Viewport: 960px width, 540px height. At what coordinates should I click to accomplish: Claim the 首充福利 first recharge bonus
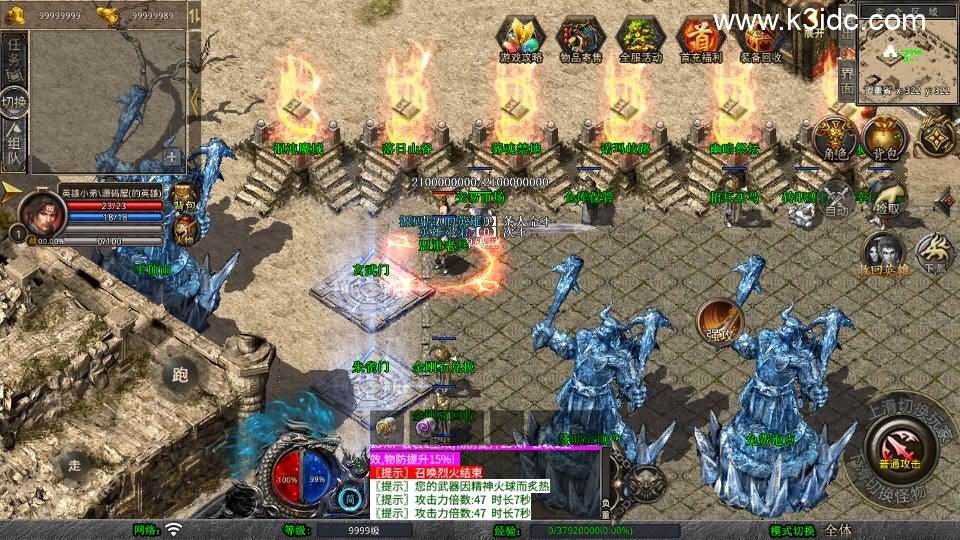tap(700, 38)
